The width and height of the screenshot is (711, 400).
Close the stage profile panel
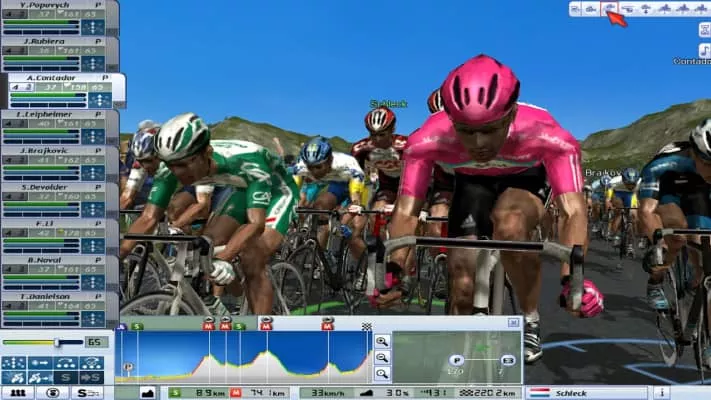point(513,323)
